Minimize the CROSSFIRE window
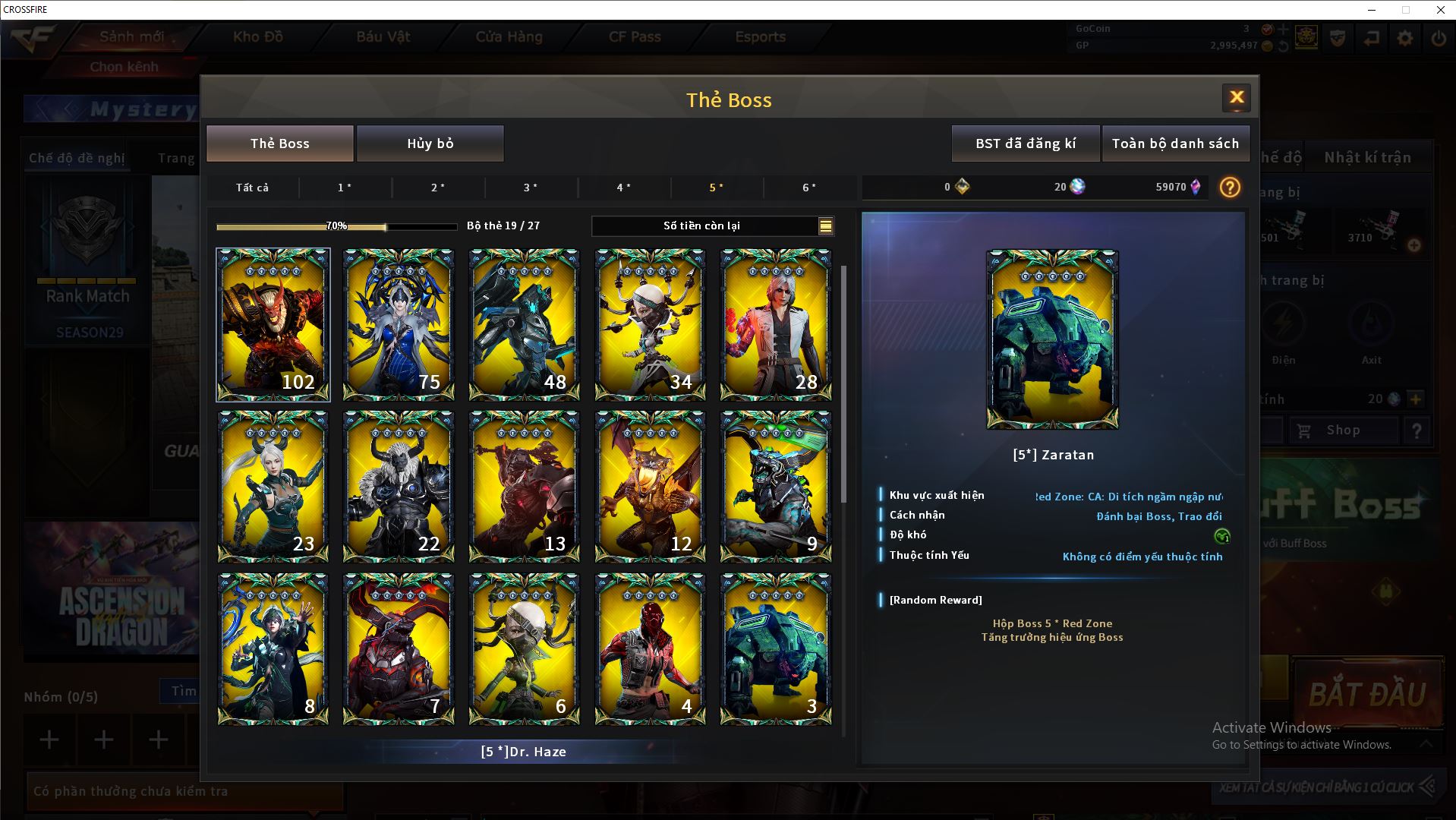Screen dimensions: 1456x820 (1372, 10)
